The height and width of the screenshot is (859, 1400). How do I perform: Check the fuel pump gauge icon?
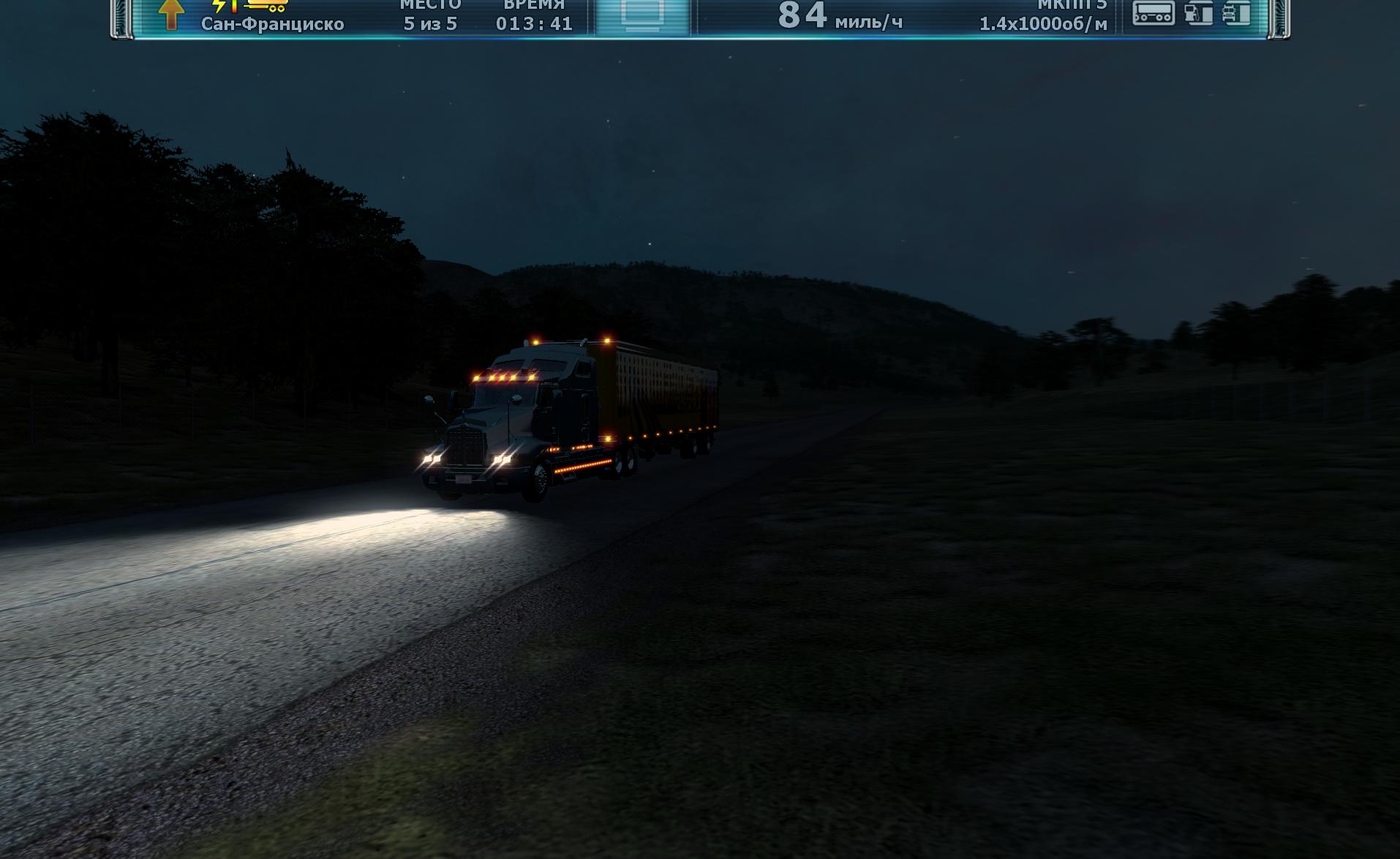pyautogui.click(x=1198, y=13)
